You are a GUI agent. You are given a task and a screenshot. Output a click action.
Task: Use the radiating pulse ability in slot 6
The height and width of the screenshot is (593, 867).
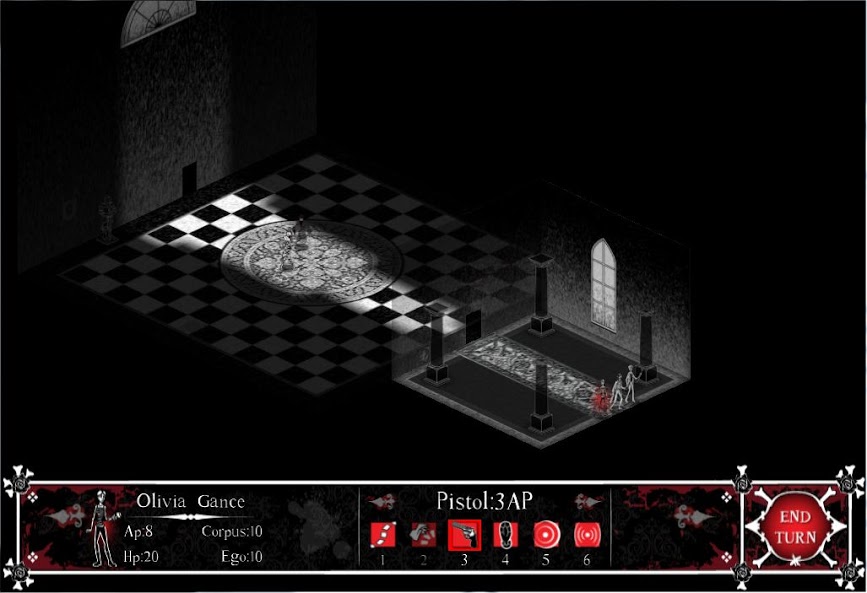(586, 534)
